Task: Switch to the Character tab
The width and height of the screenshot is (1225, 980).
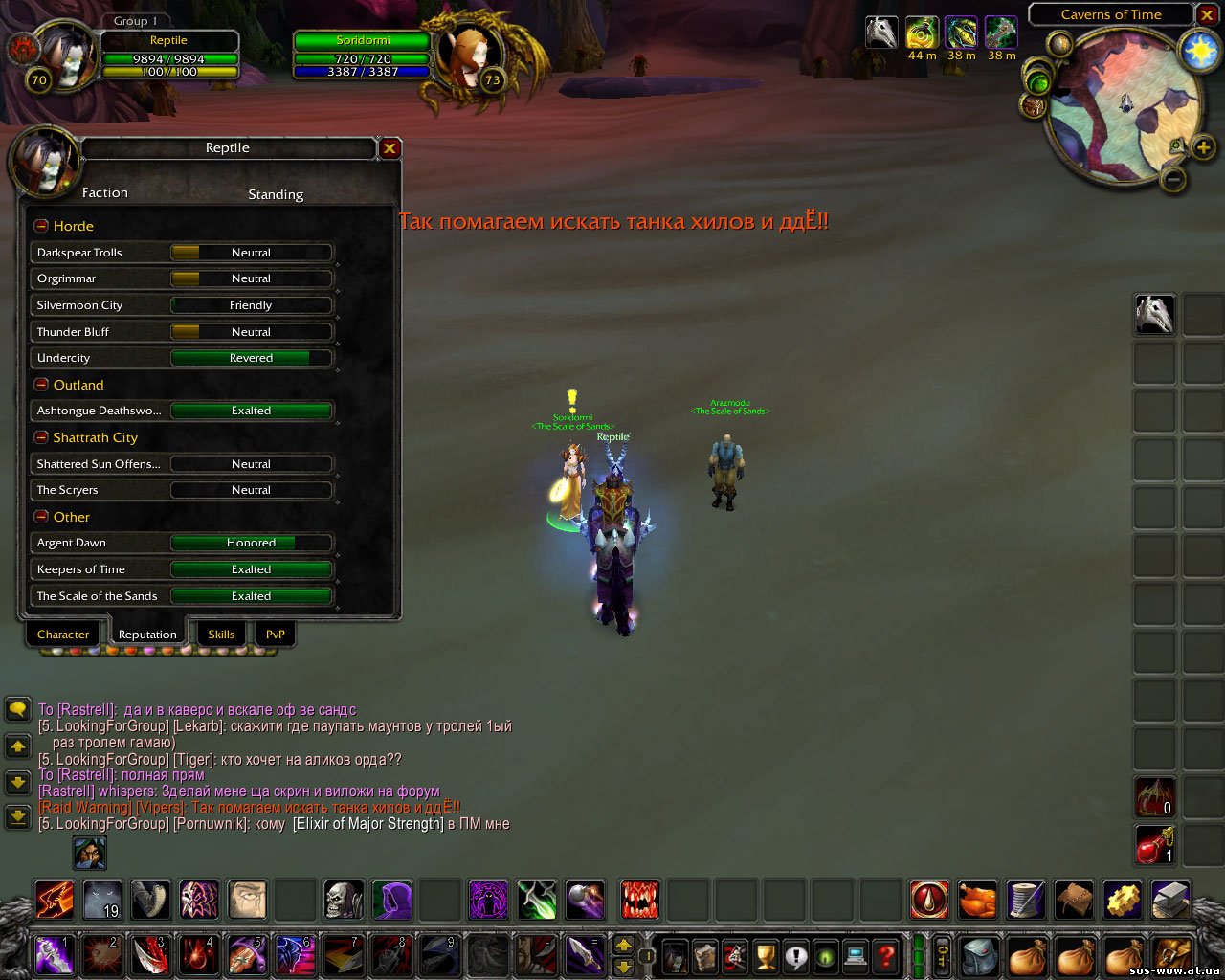Action: click(x=63, y=635)
